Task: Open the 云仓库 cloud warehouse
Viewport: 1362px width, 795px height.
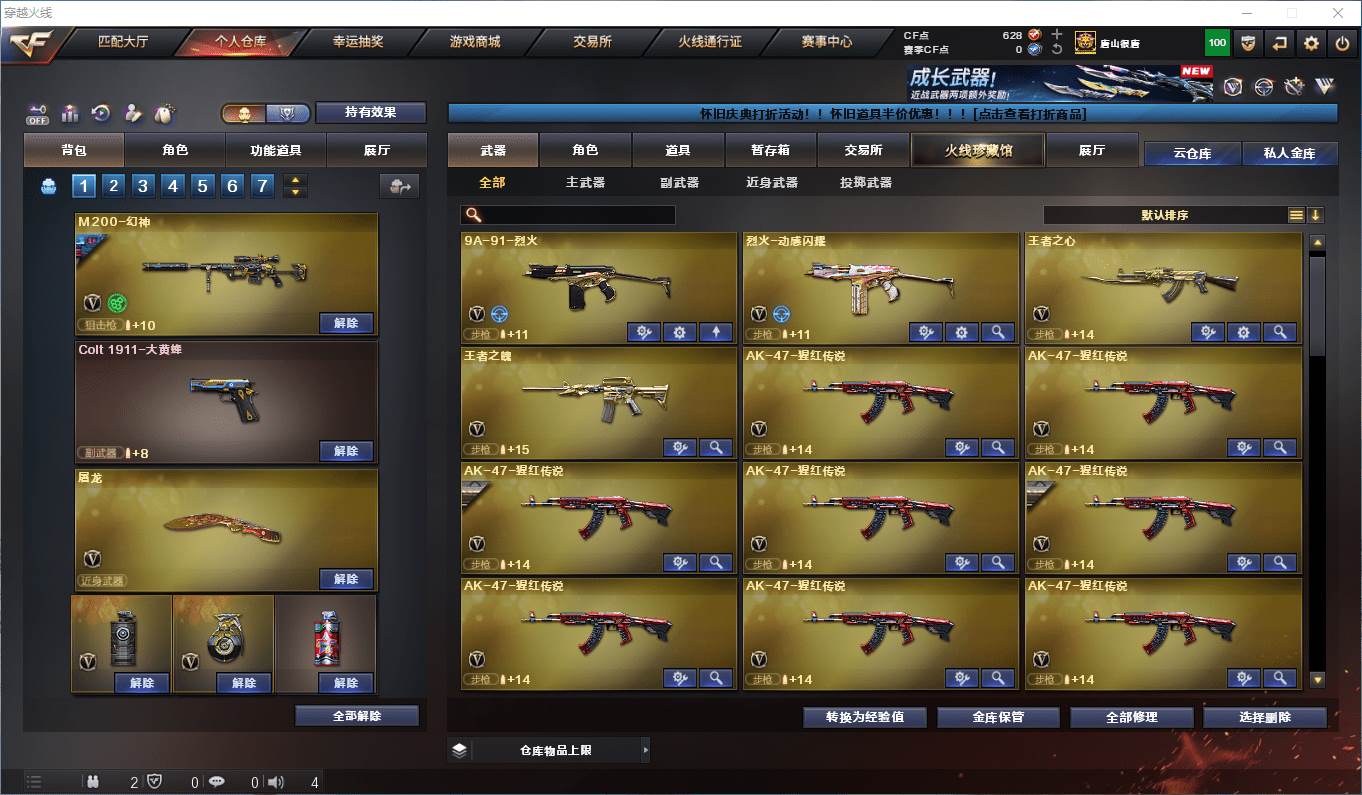Action: pyautogui.click(x=1192, y=153)
